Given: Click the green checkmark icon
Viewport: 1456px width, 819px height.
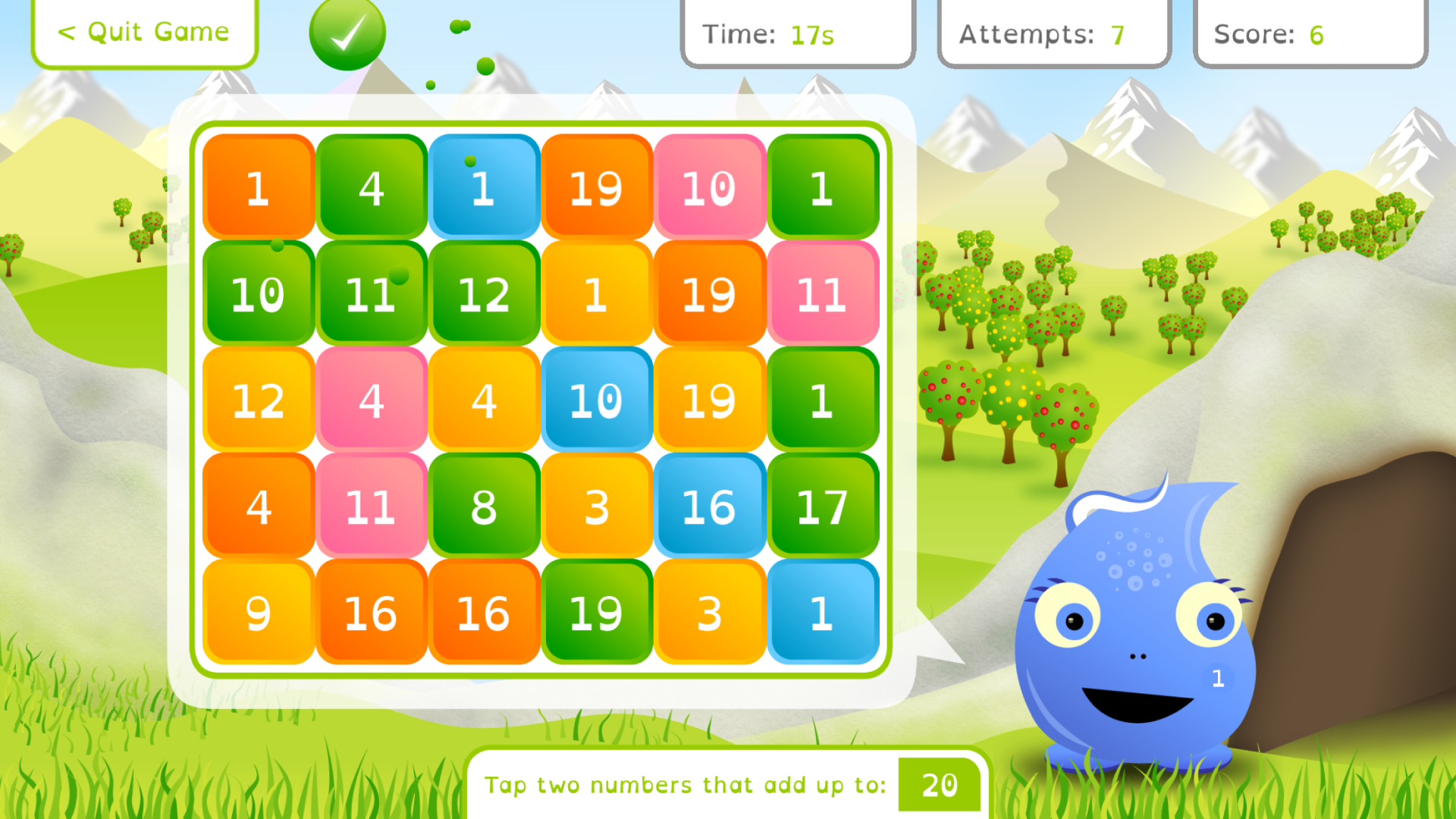Looking at the screenshot, I should pyautogui.click(x=347, y=33).
